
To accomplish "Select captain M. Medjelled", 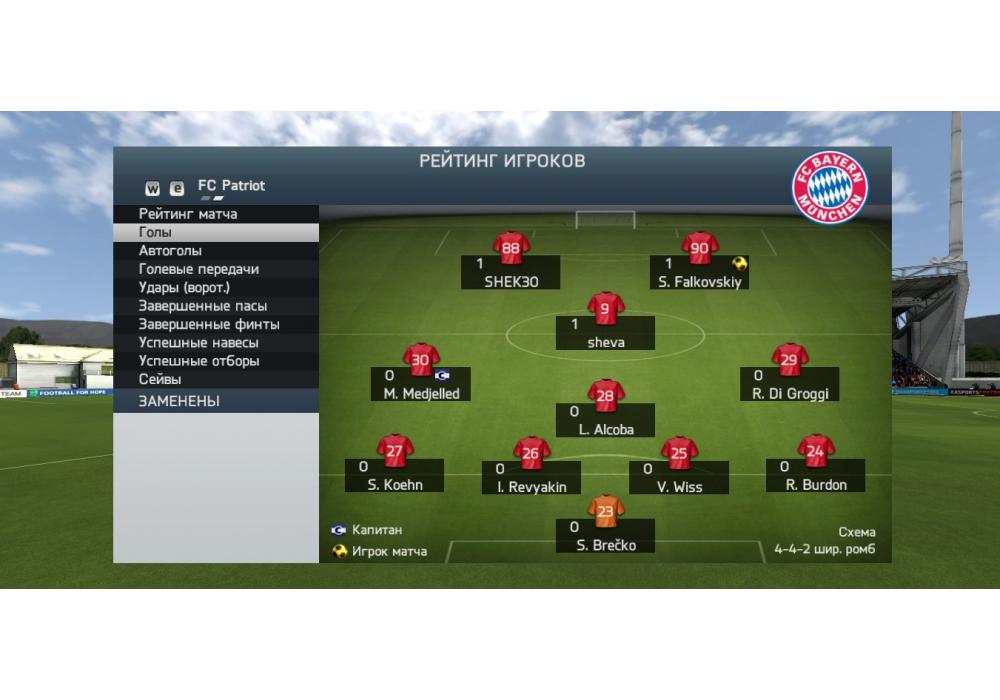I will (x=421, y=375).
